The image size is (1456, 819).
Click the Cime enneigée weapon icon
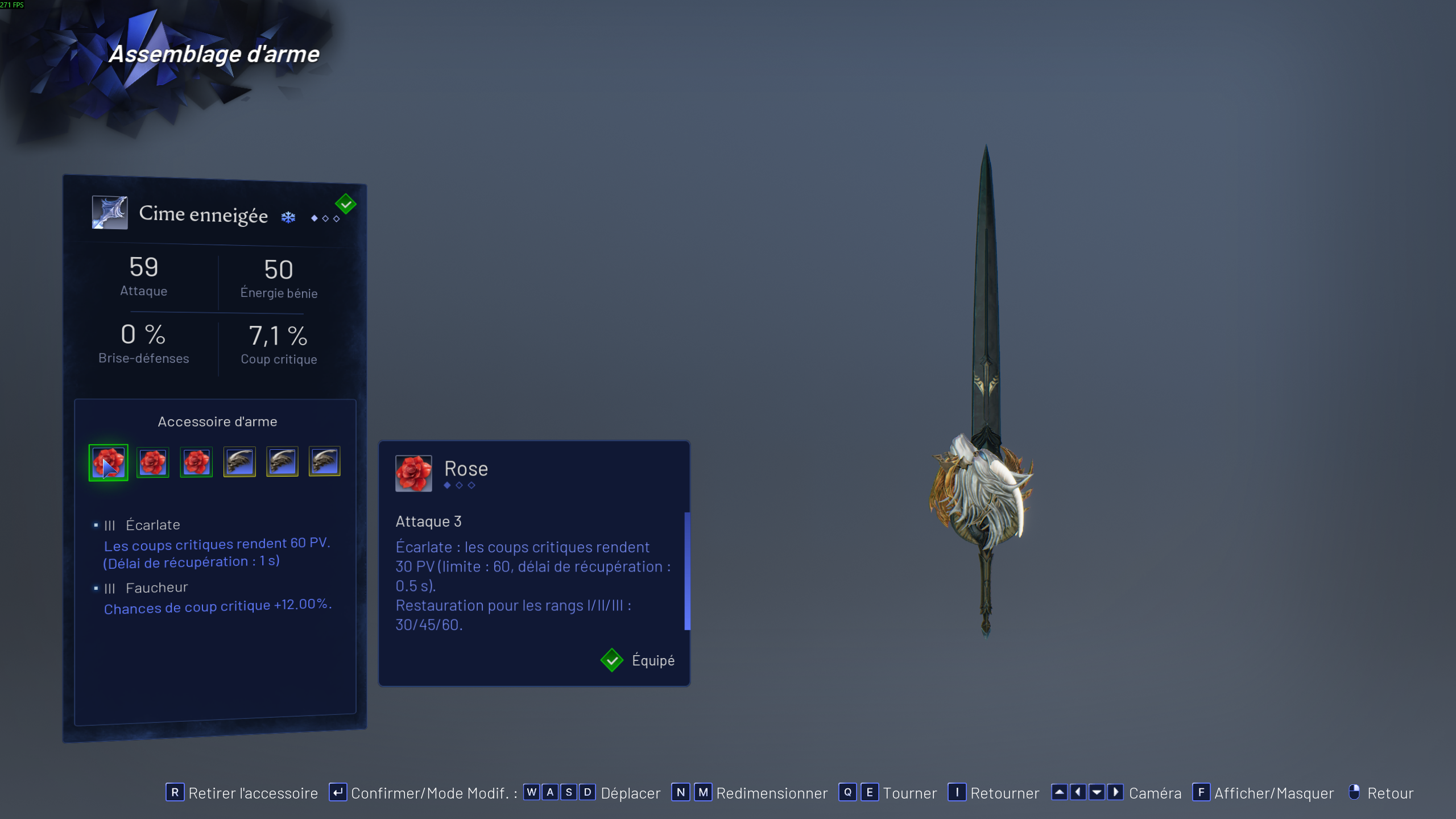(109, 213)
